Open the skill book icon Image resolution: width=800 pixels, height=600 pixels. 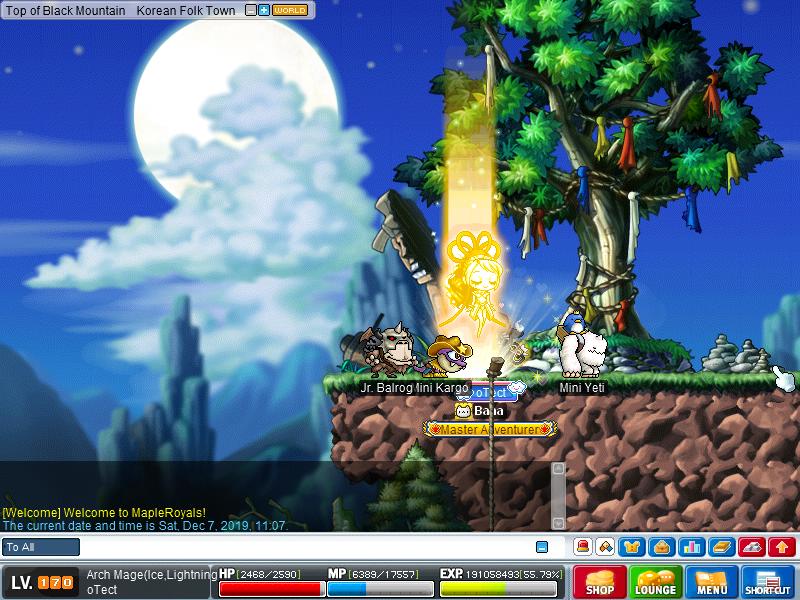(x=722, y=547)
